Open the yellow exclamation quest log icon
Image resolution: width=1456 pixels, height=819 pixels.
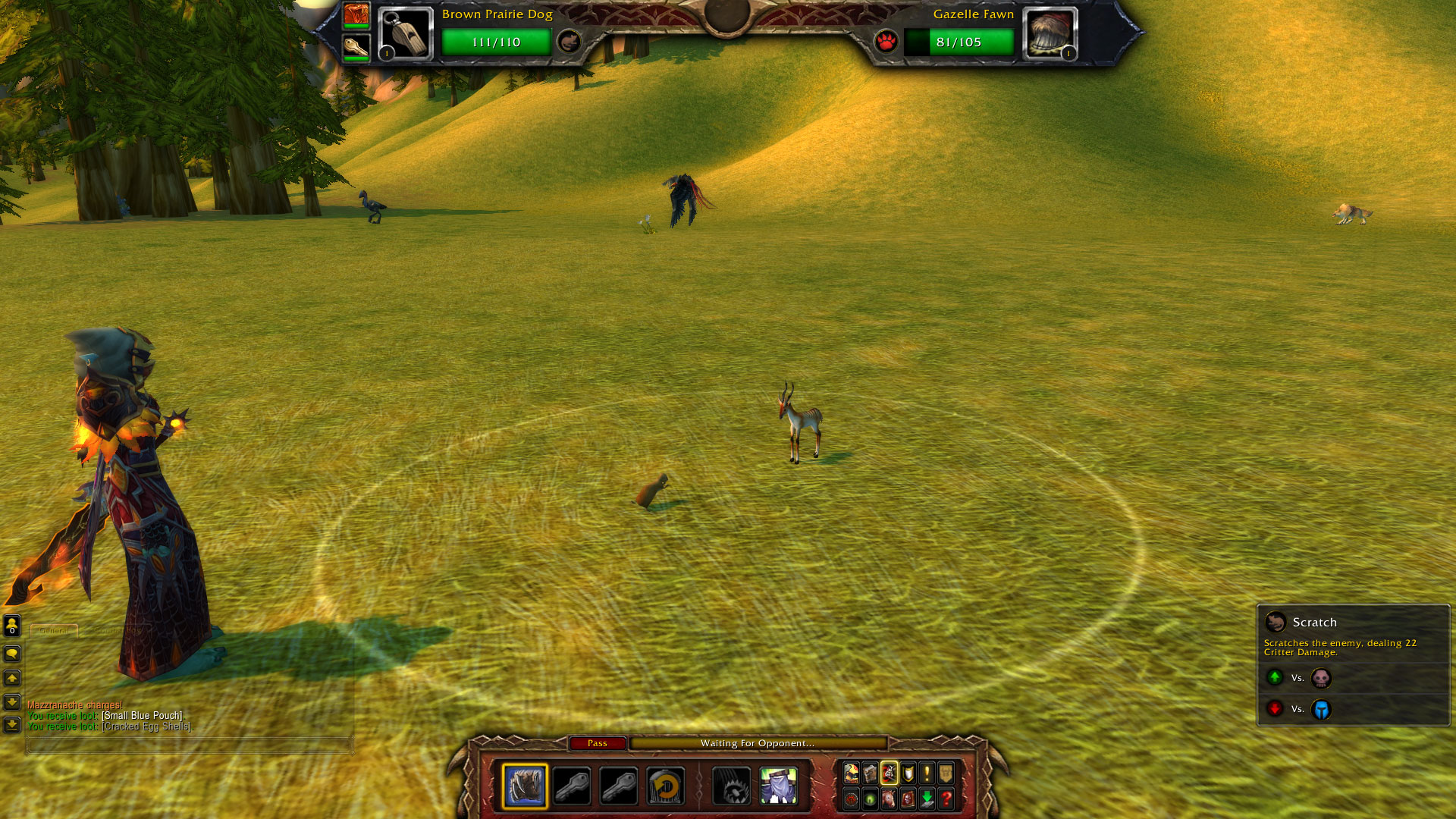pos(927,773)
